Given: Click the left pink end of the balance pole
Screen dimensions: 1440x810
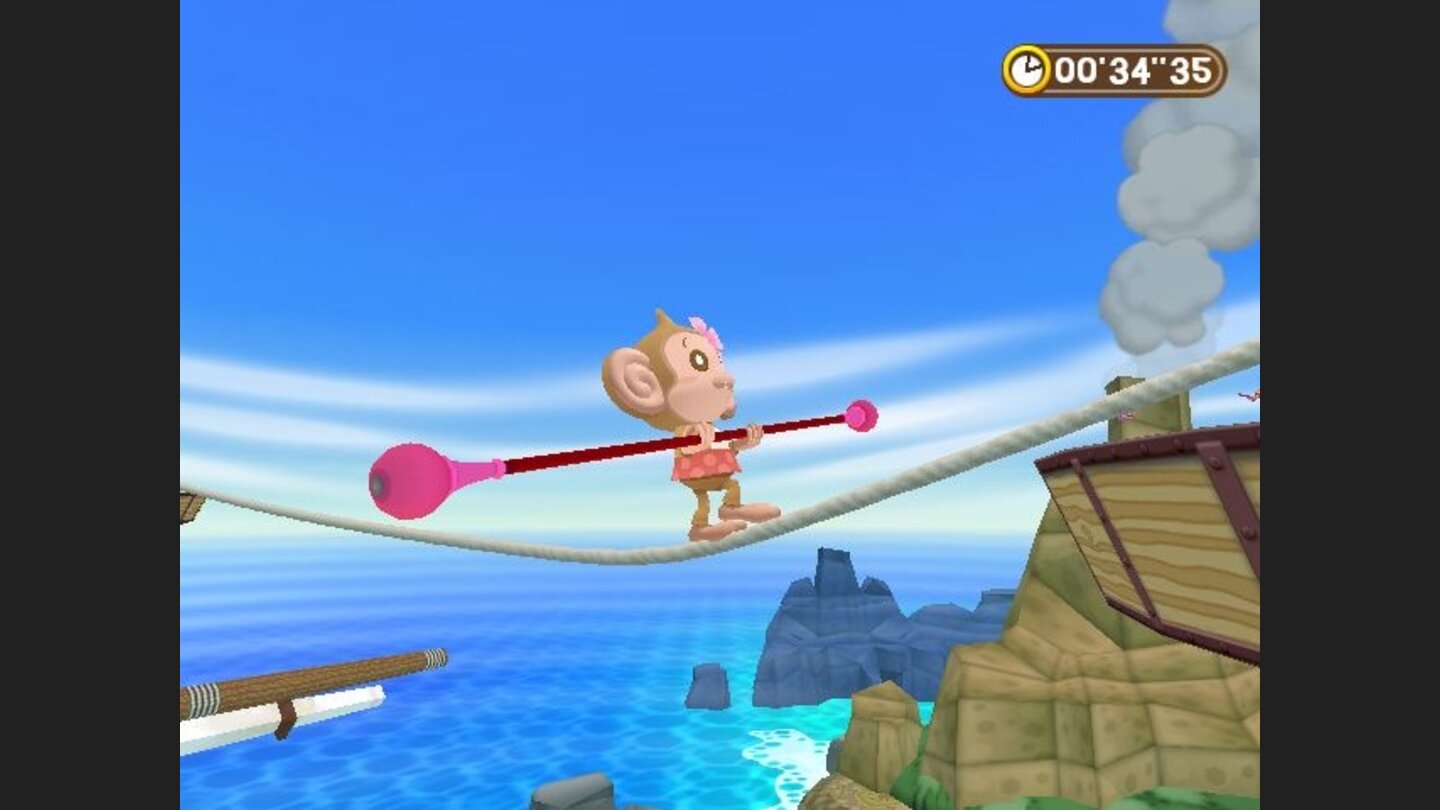Looking at the screenshot, I should point(409,478).
